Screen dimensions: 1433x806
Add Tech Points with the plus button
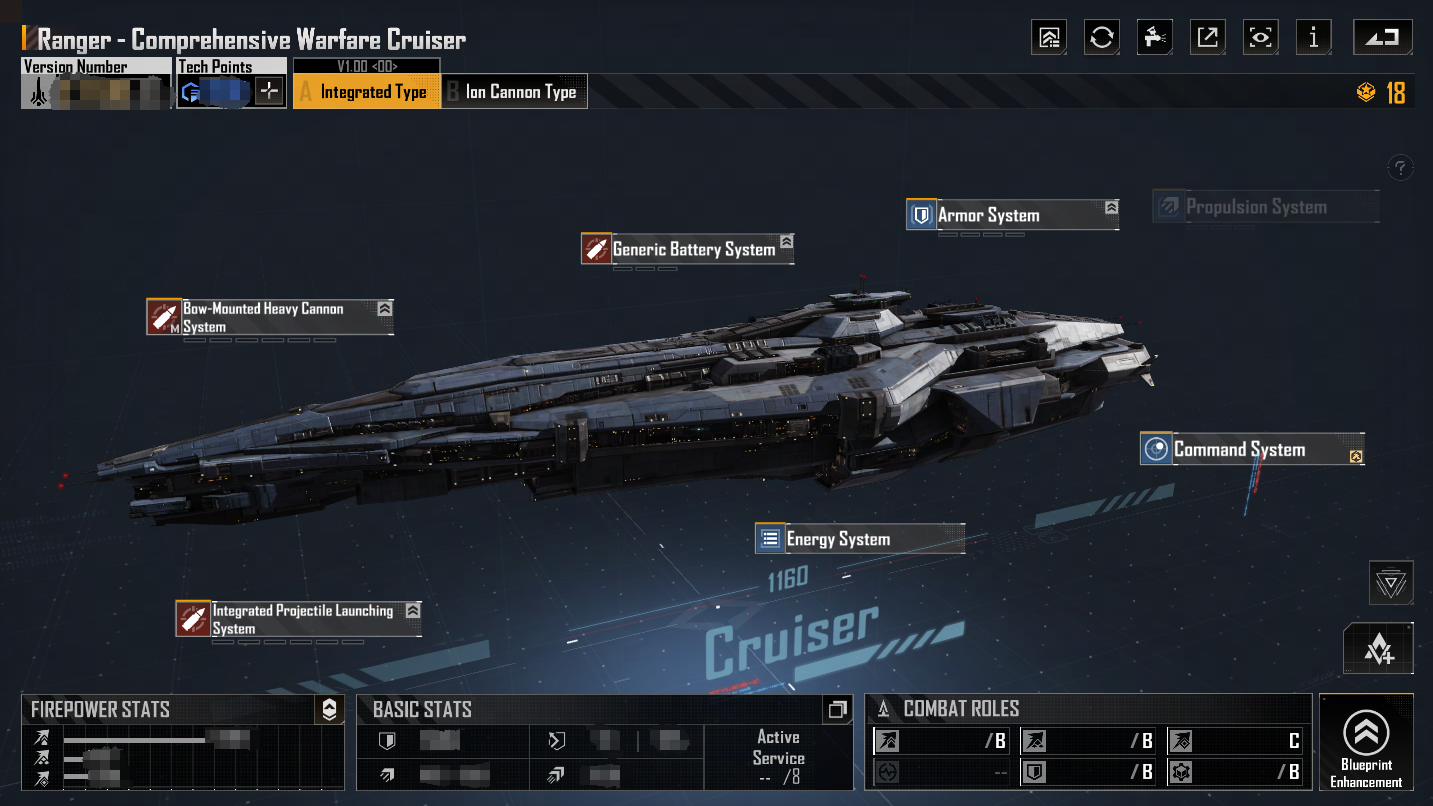click(x=269, y=92)
